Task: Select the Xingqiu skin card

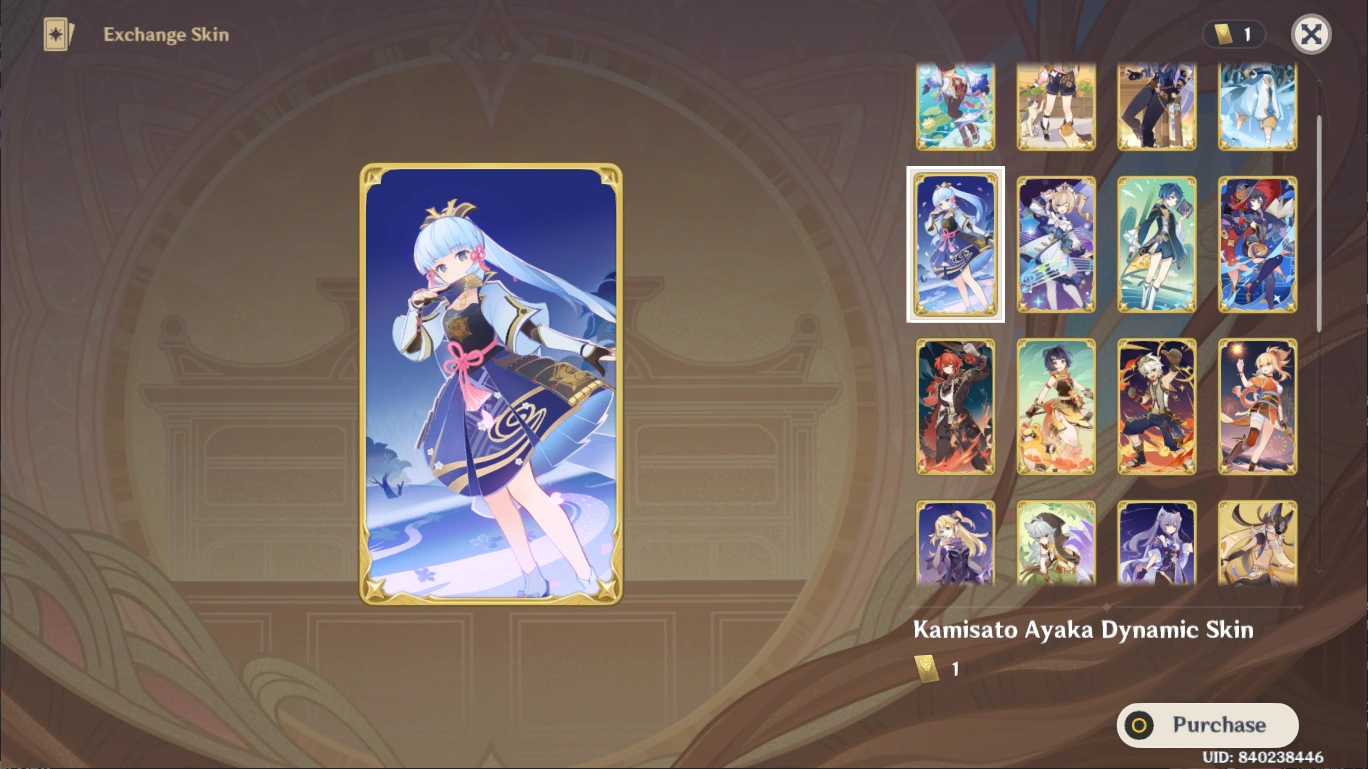Action: tap(1157, 243)
